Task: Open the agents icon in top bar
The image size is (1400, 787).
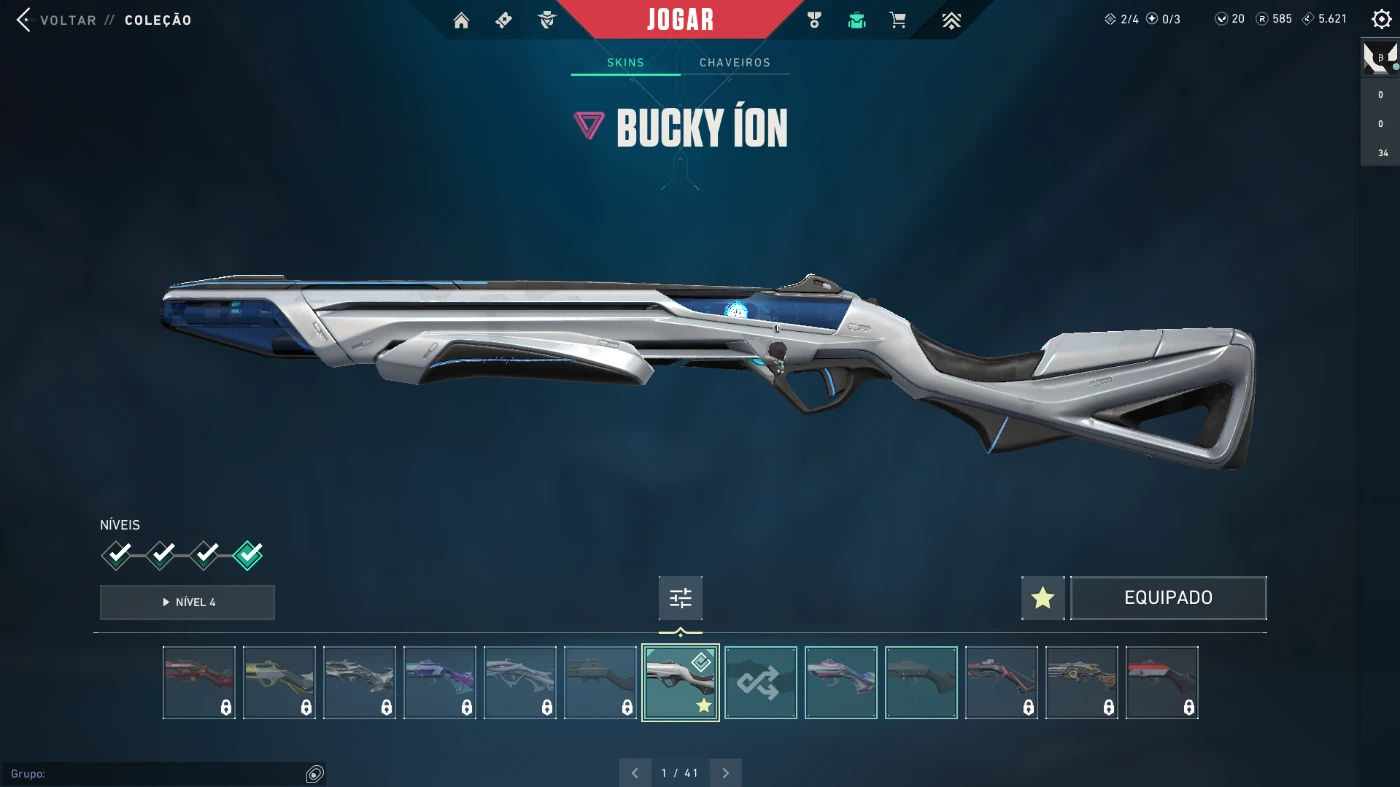Action: [546, 20]
